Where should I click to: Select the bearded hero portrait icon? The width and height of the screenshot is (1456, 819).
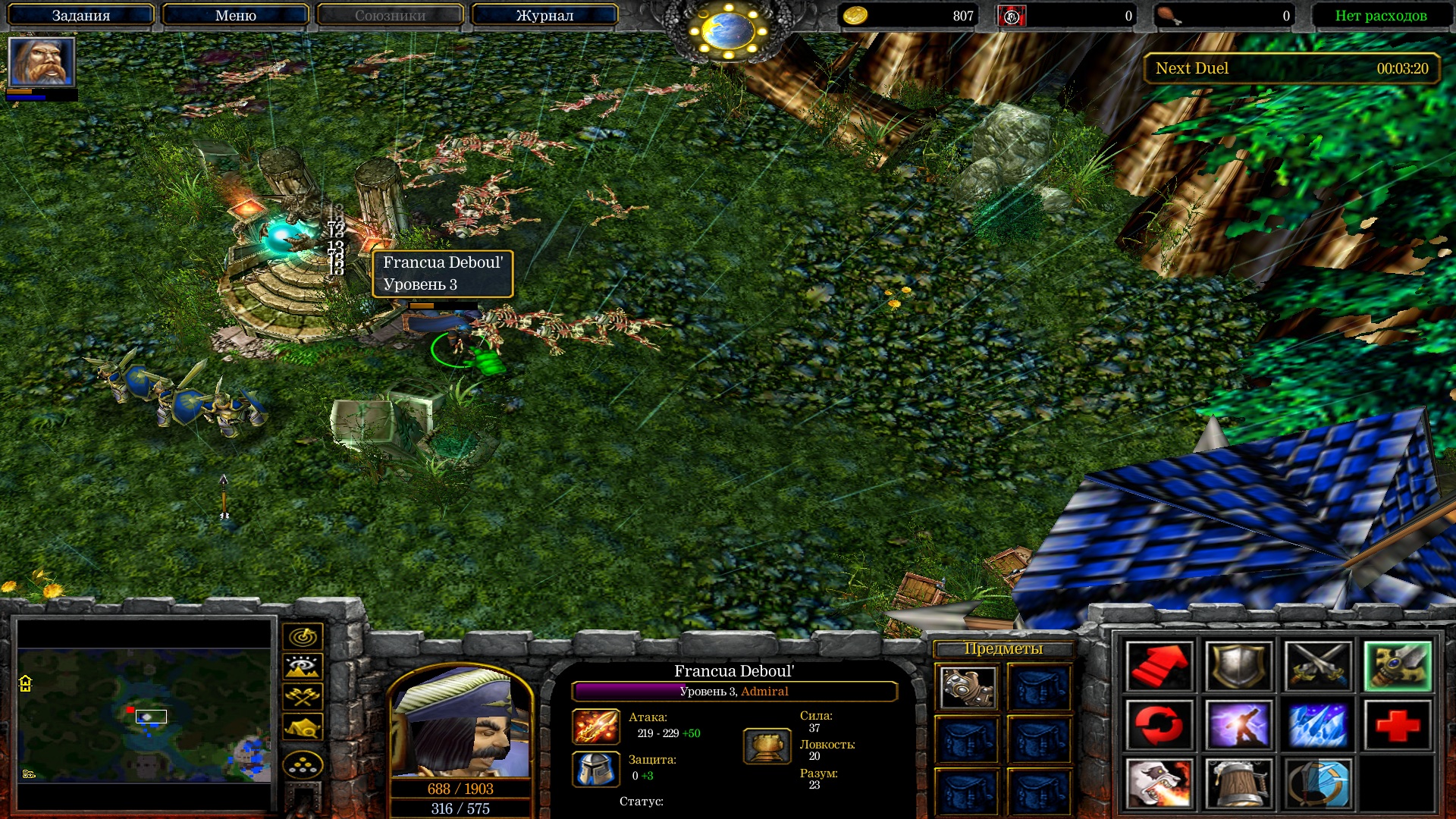point(41,61)
